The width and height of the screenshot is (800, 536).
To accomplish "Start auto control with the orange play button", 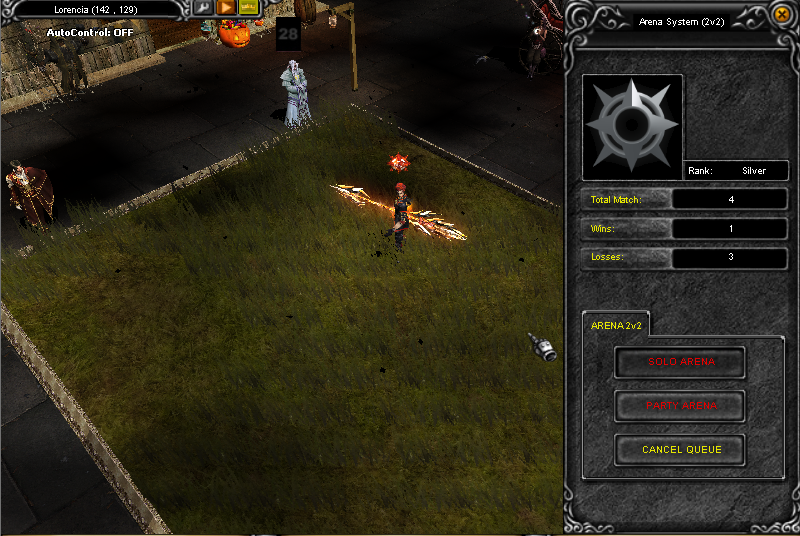I will (226, 7).
